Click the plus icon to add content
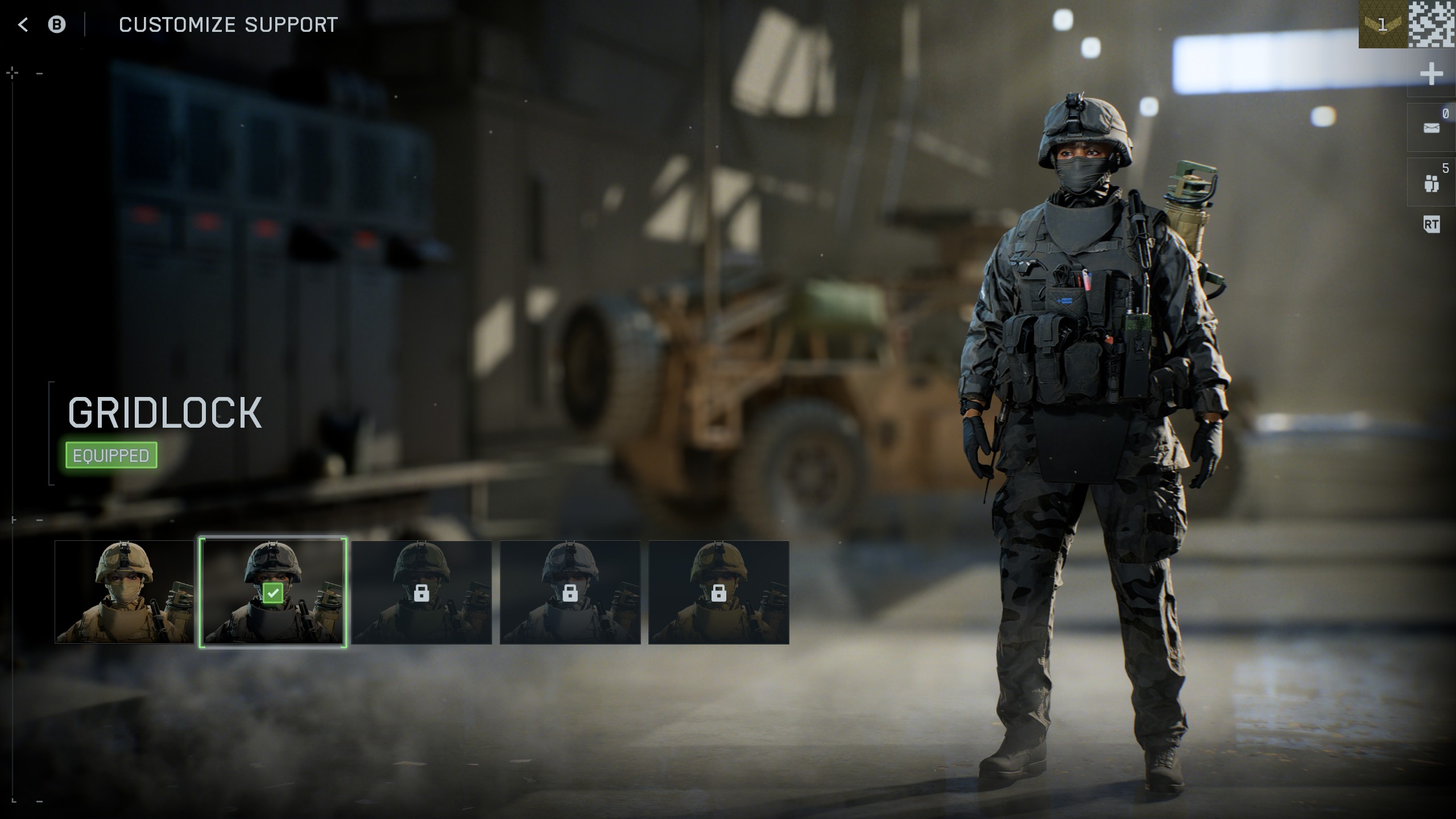This screenshot has width=1456, height=819. coord(1432,74)
